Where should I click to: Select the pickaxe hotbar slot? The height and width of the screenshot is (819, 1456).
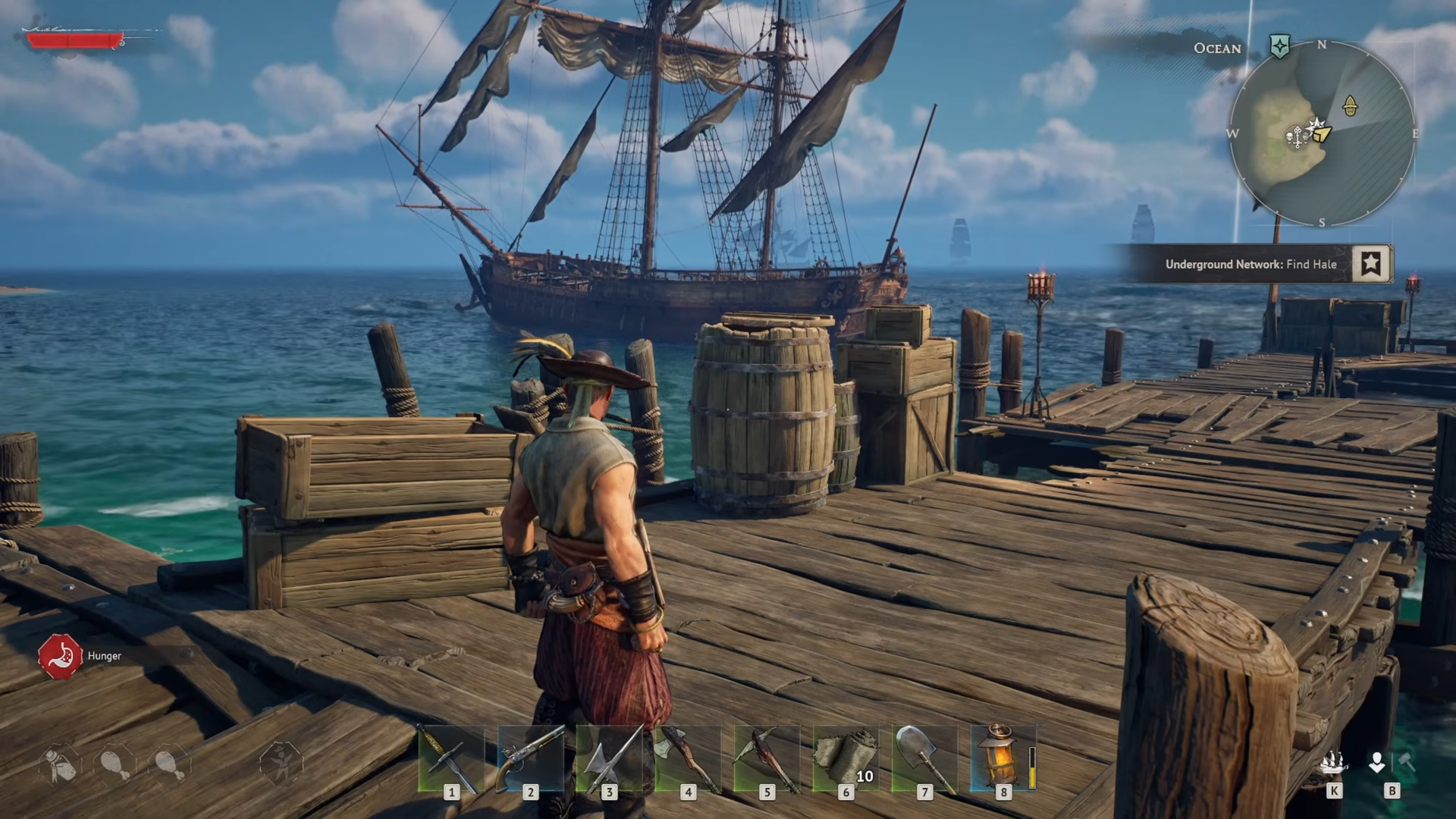pos(766,758)
